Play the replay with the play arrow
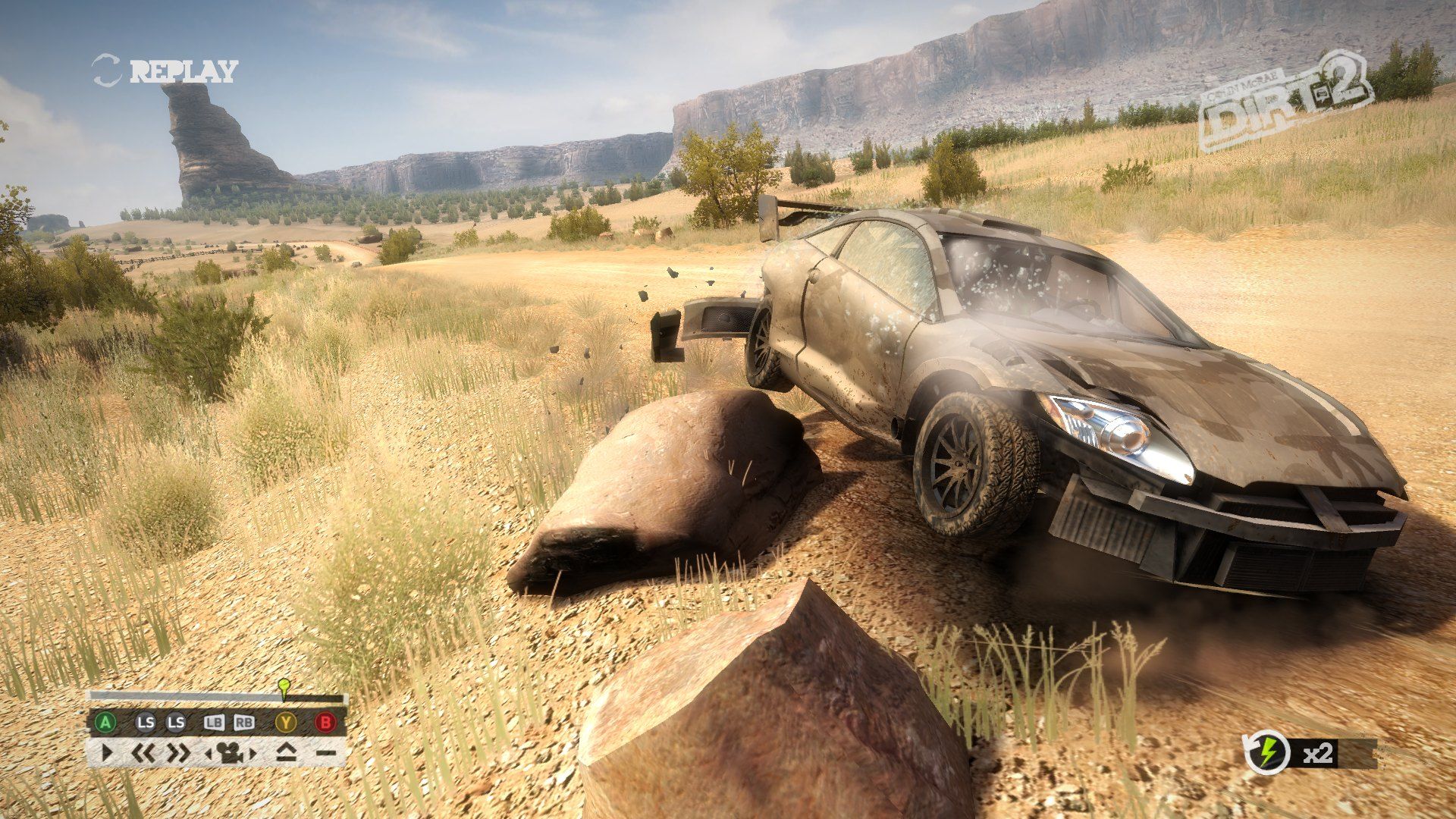Viewport: 1456px width, 819px height. [107, 752]
